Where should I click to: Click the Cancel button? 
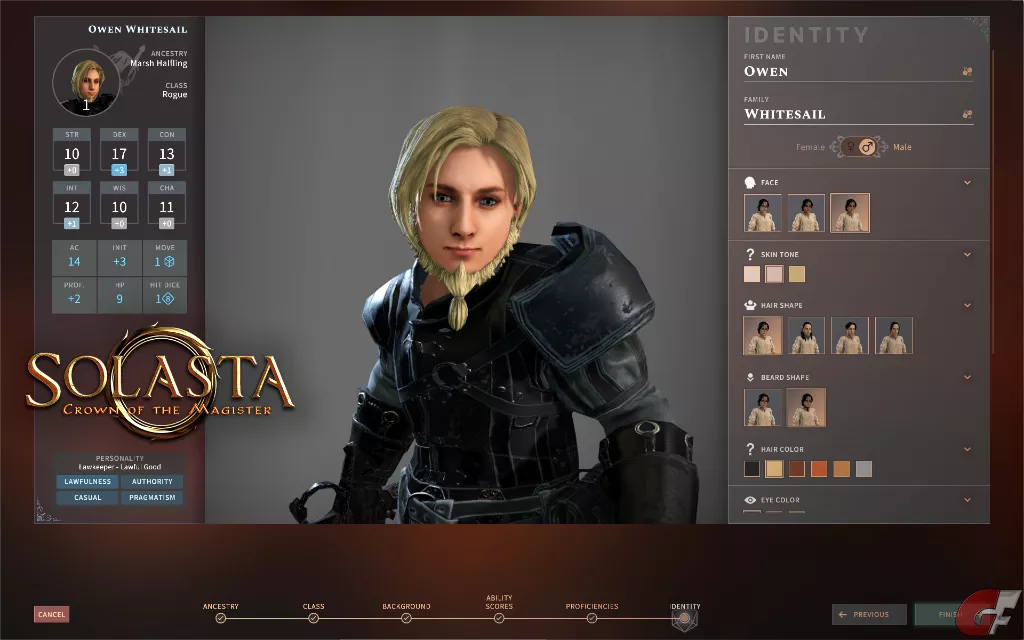(x=51, y=614)
